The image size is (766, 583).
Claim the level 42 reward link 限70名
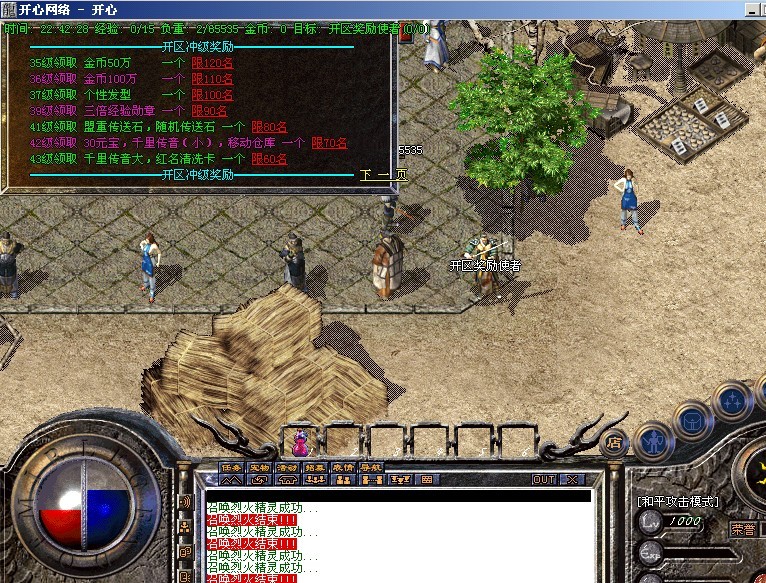point(329,142)
